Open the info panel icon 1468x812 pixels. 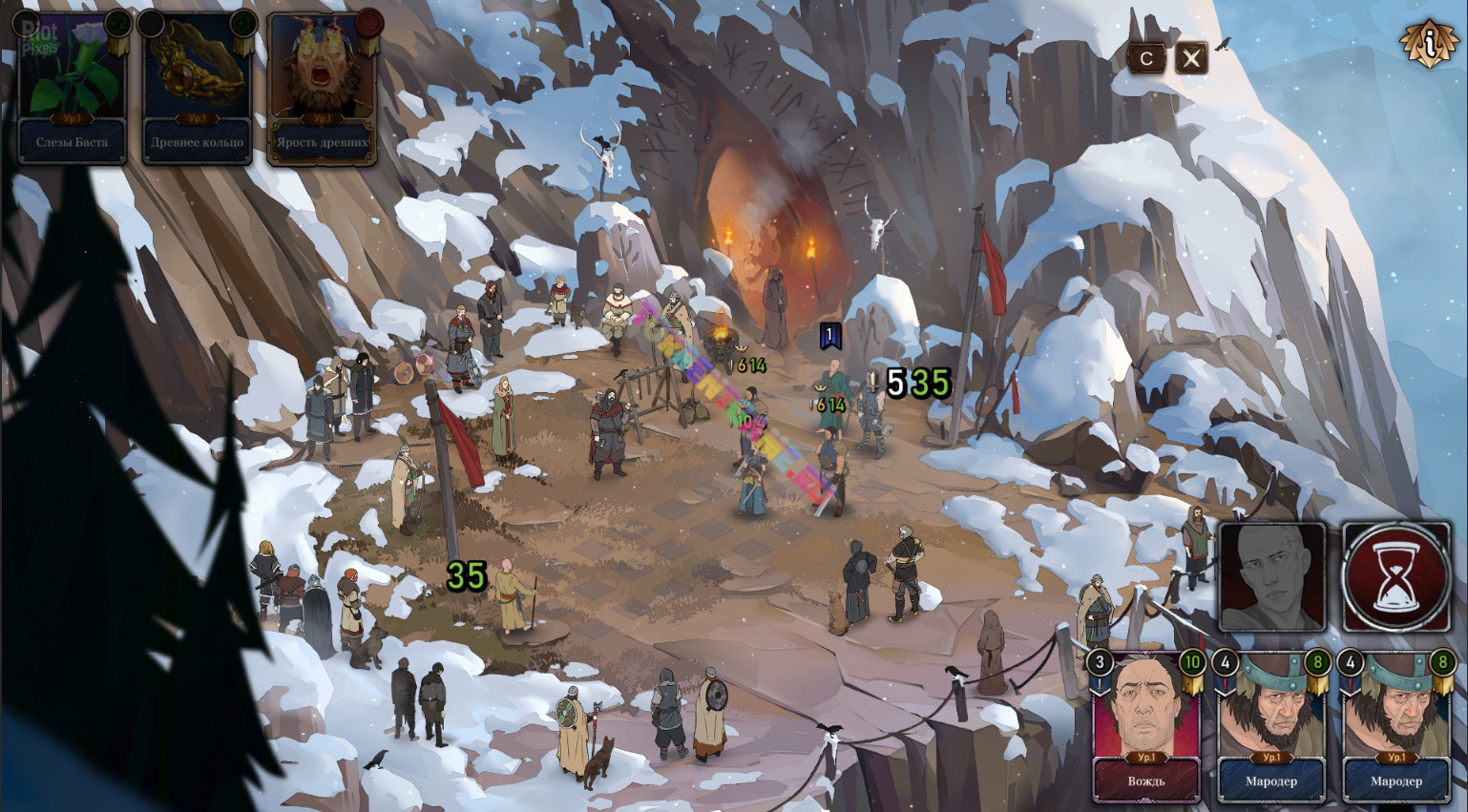coord(1429,42)
